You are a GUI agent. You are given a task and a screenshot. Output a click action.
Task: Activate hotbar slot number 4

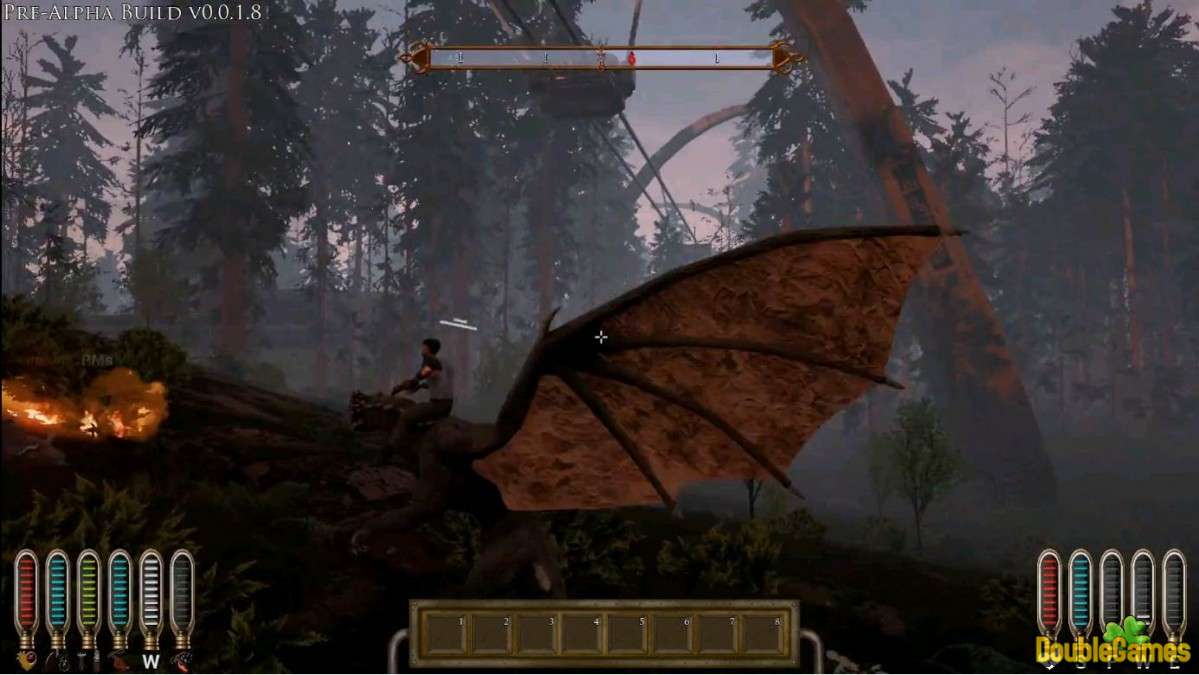coord(582,634)
